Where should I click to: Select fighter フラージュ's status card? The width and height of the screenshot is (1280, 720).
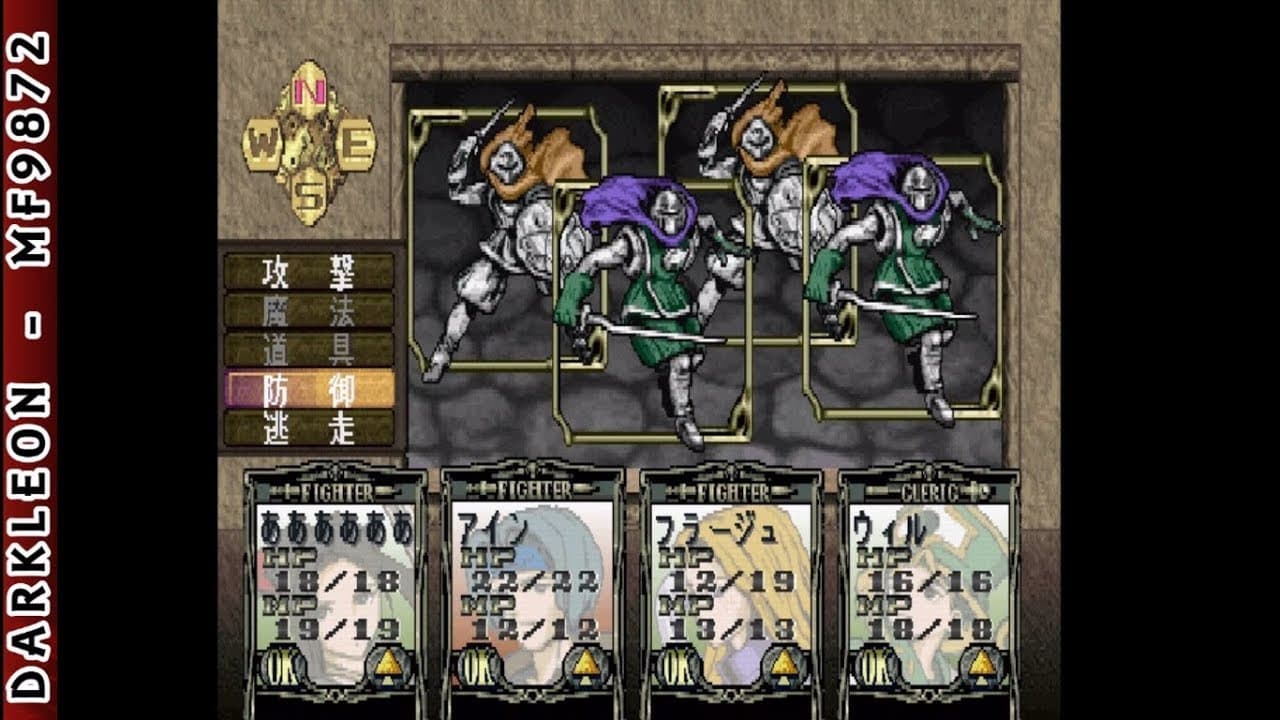click(x=730, y=580)
